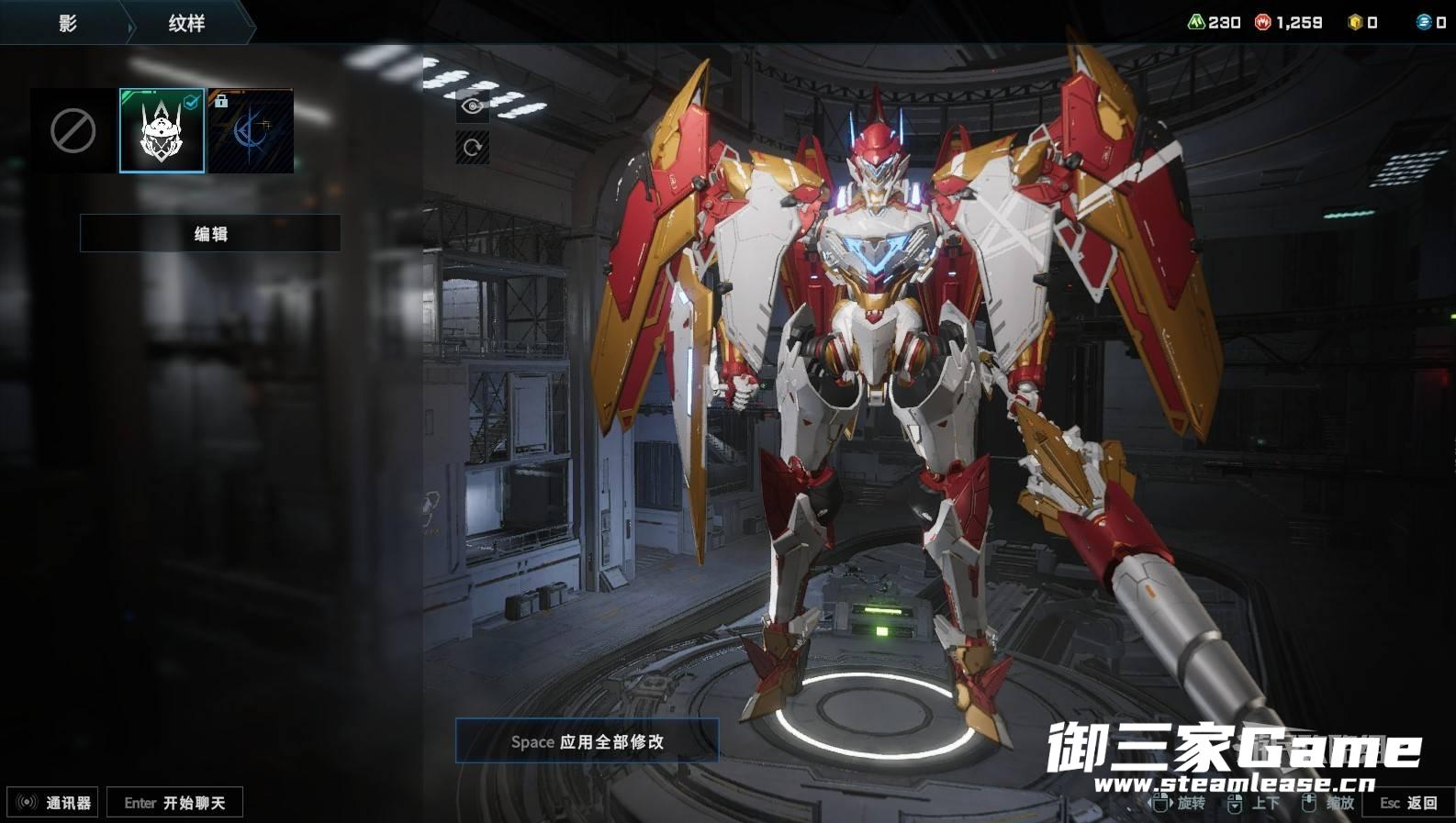Open the 通讯器 communicator
The height and width of the screenshot is (823, 1456).
click(x=53, y=803)
